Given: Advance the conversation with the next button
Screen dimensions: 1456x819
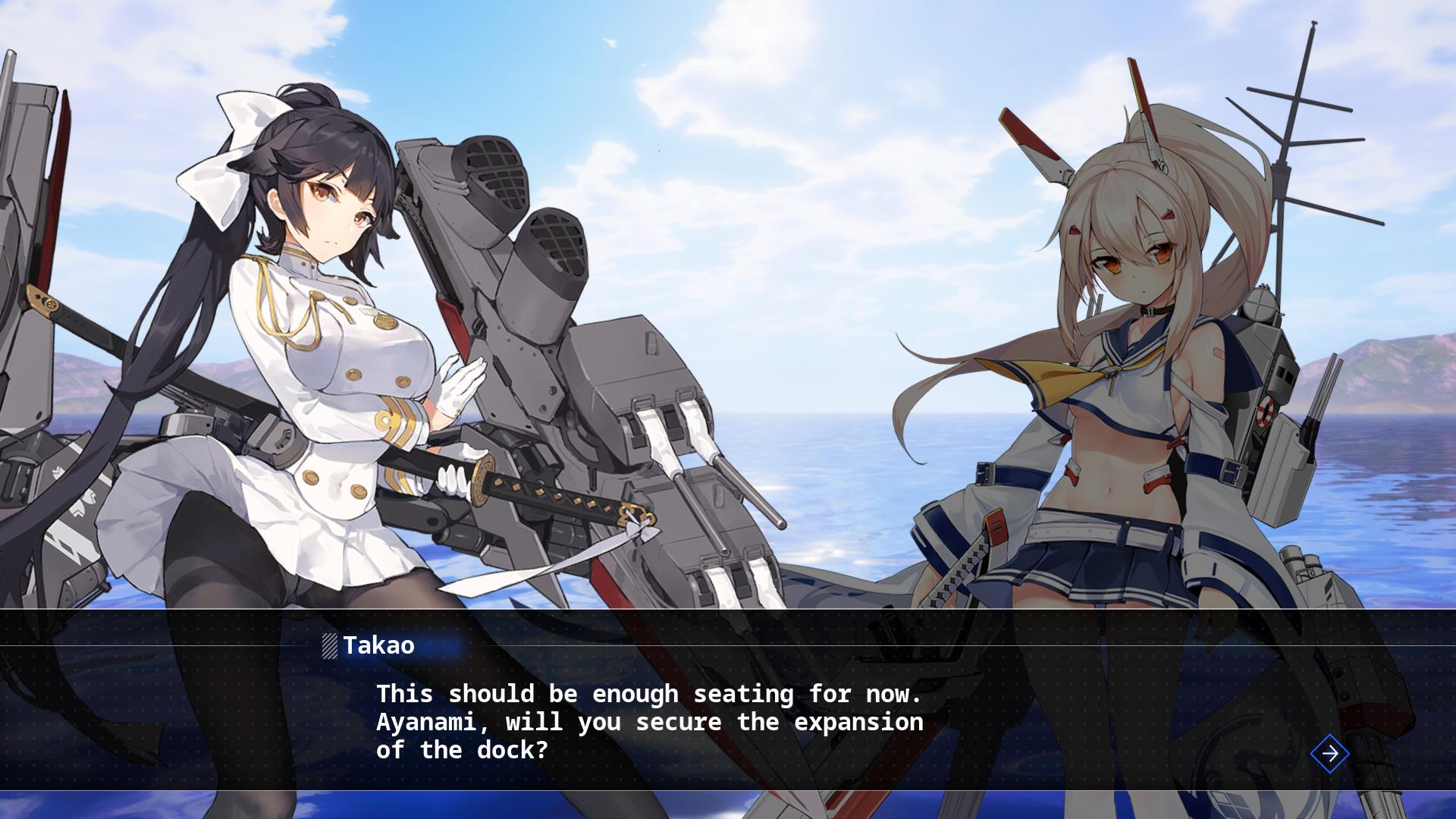Looking at the screenshot, I should click(1329, 753).
